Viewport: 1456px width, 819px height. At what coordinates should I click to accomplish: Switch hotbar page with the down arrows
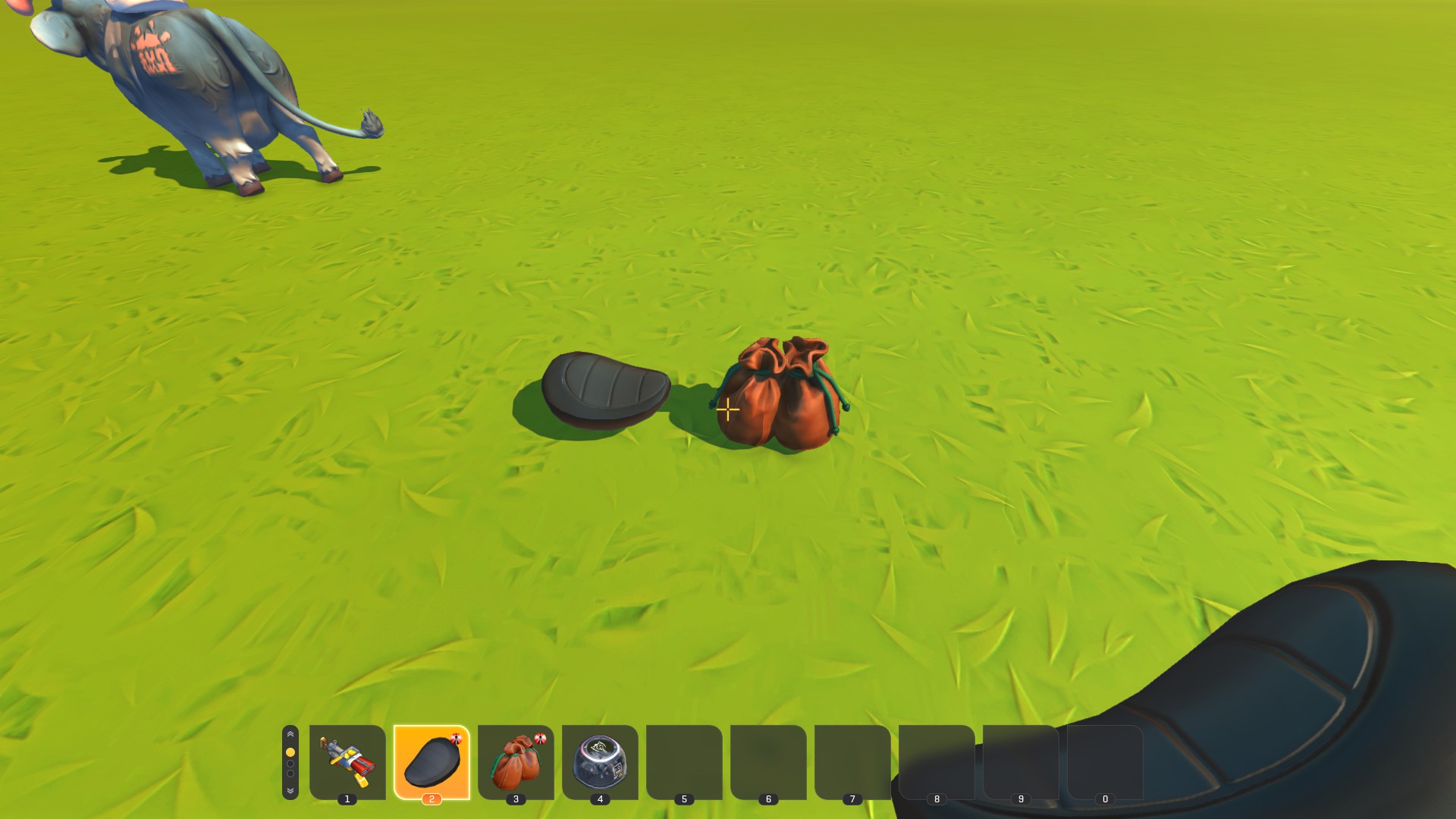click(290, 790)
